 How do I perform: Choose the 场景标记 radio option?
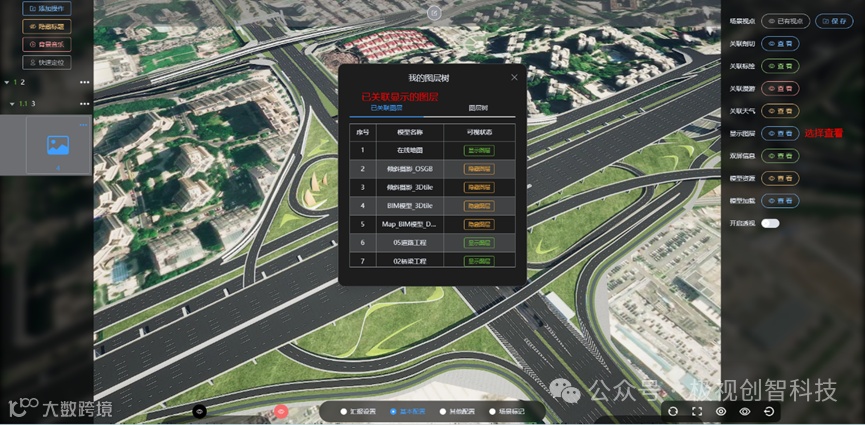point(506,411)
